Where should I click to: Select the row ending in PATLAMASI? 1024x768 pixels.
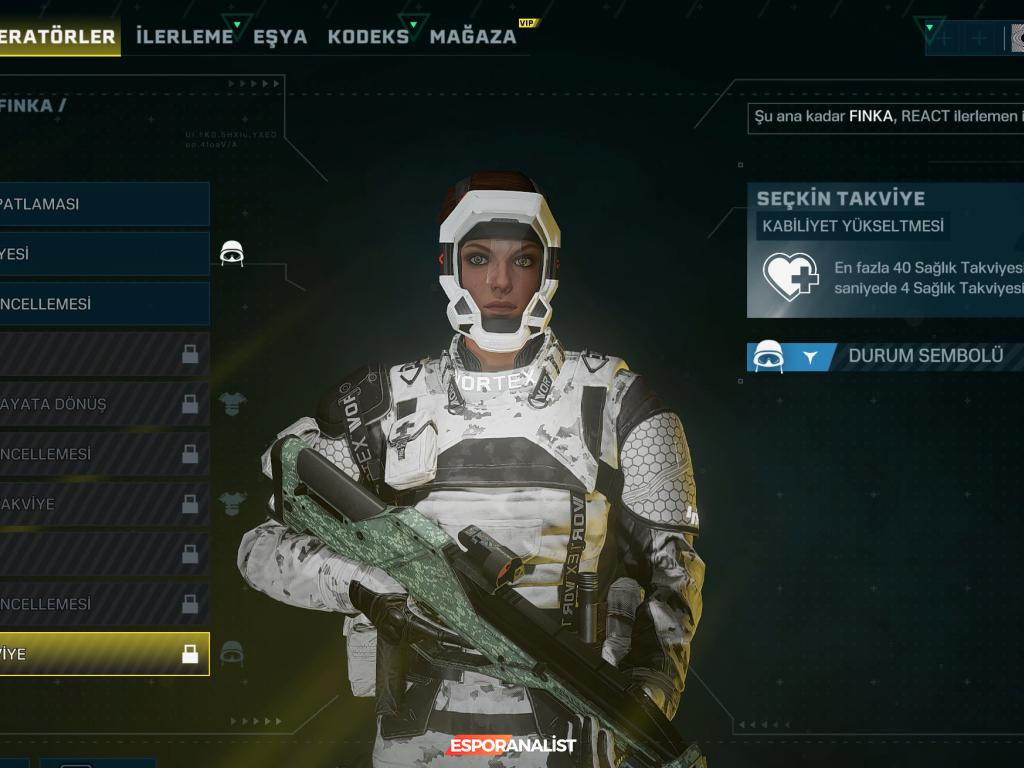(x=104, y=204)
